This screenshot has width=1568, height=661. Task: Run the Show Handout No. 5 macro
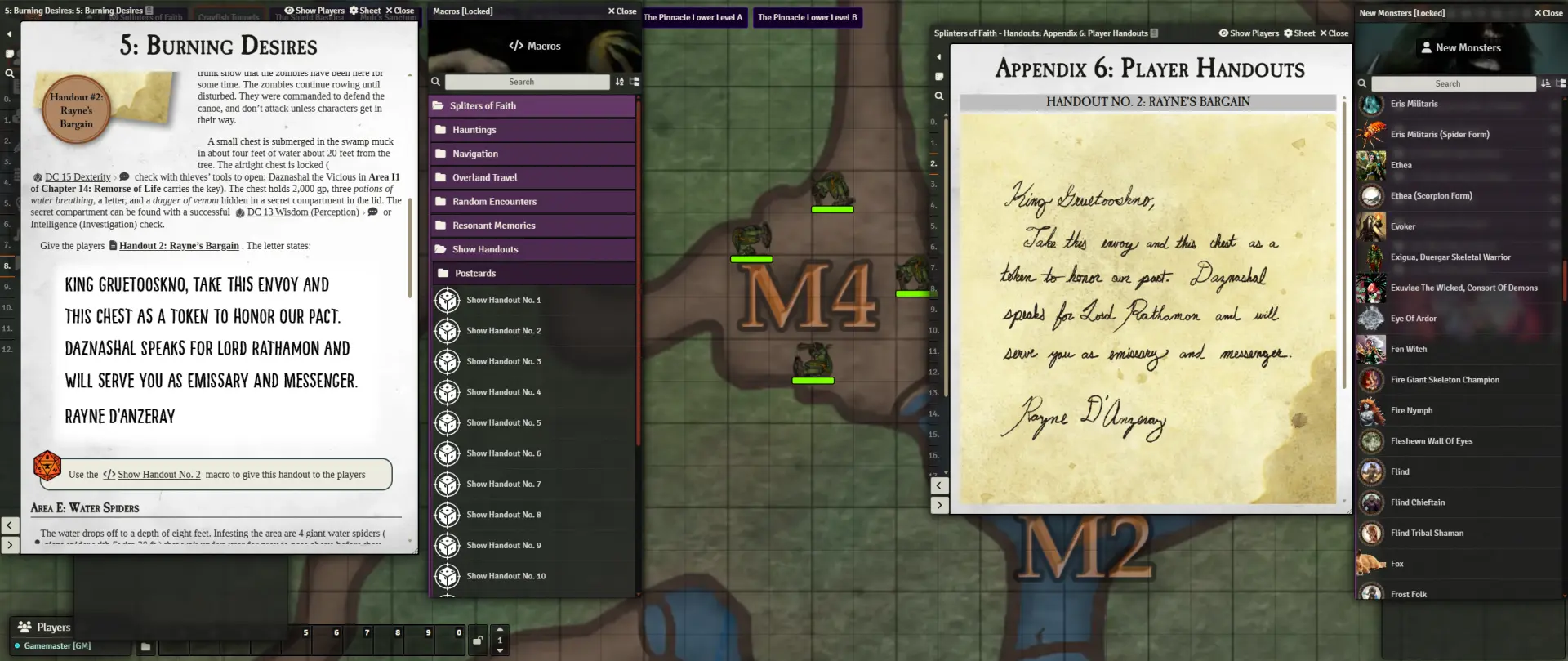(x=503, y=423)
